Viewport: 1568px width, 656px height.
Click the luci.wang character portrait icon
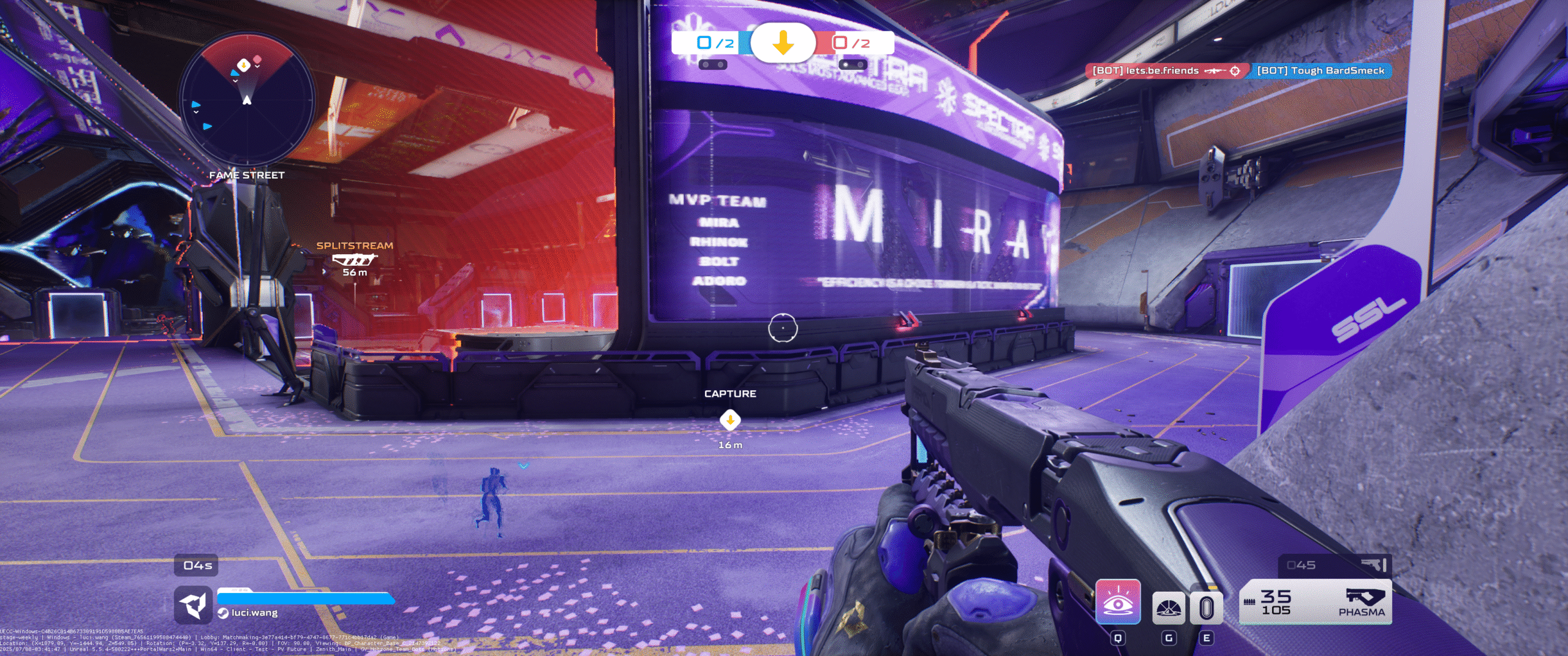(194, 605)
